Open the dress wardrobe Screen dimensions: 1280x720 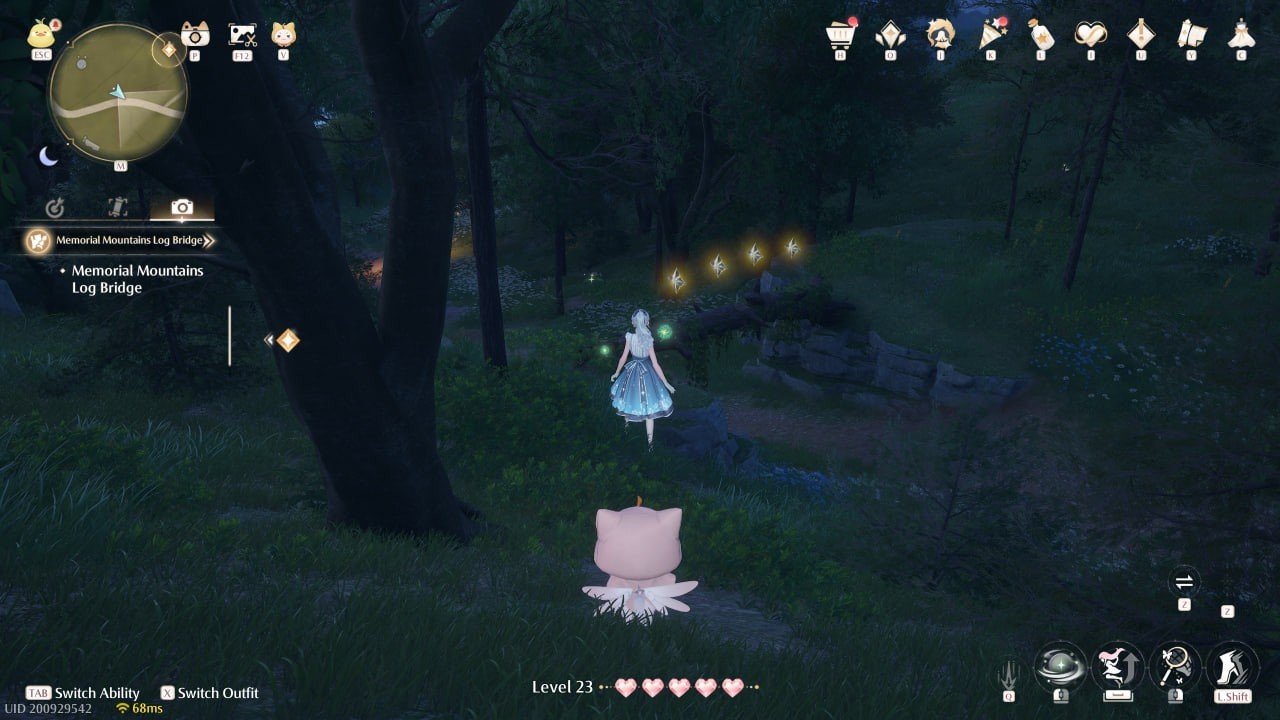click(1241, 34)
